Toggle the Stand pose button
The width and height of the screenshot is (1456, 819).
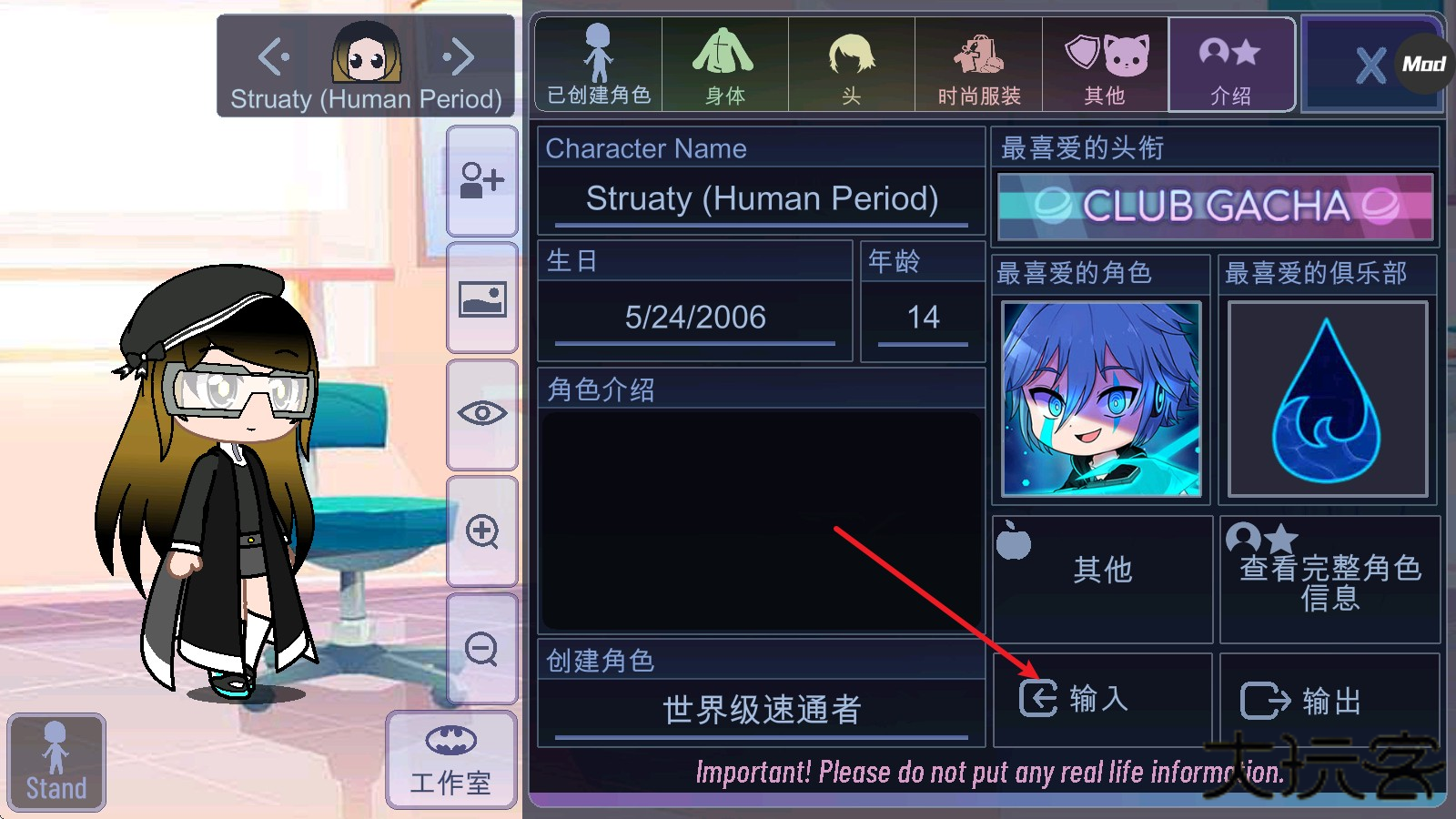pyautogui.click(x=56, y=760)
